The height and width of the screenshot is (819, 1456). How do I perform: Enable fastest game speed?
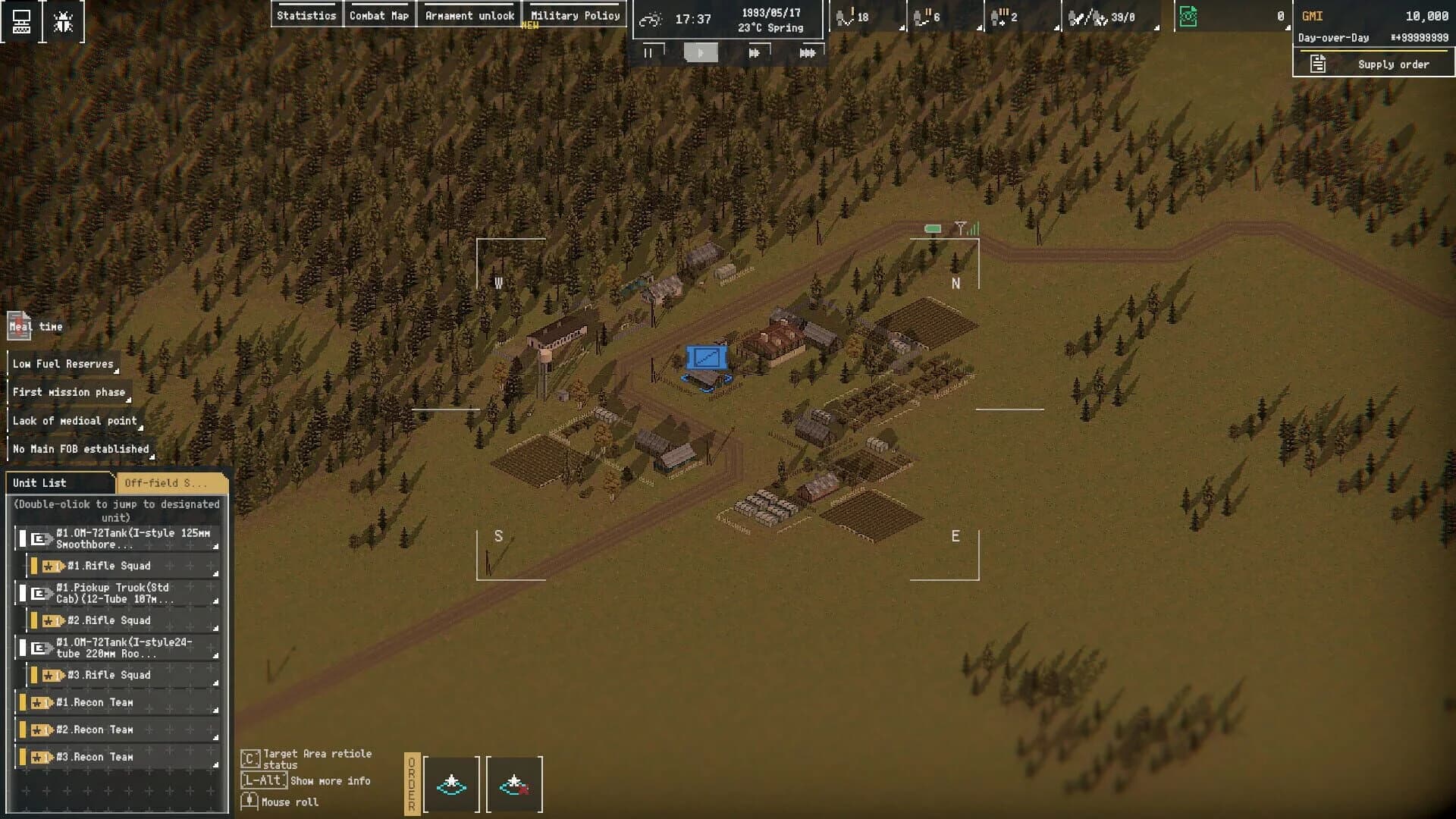[808, 52]
